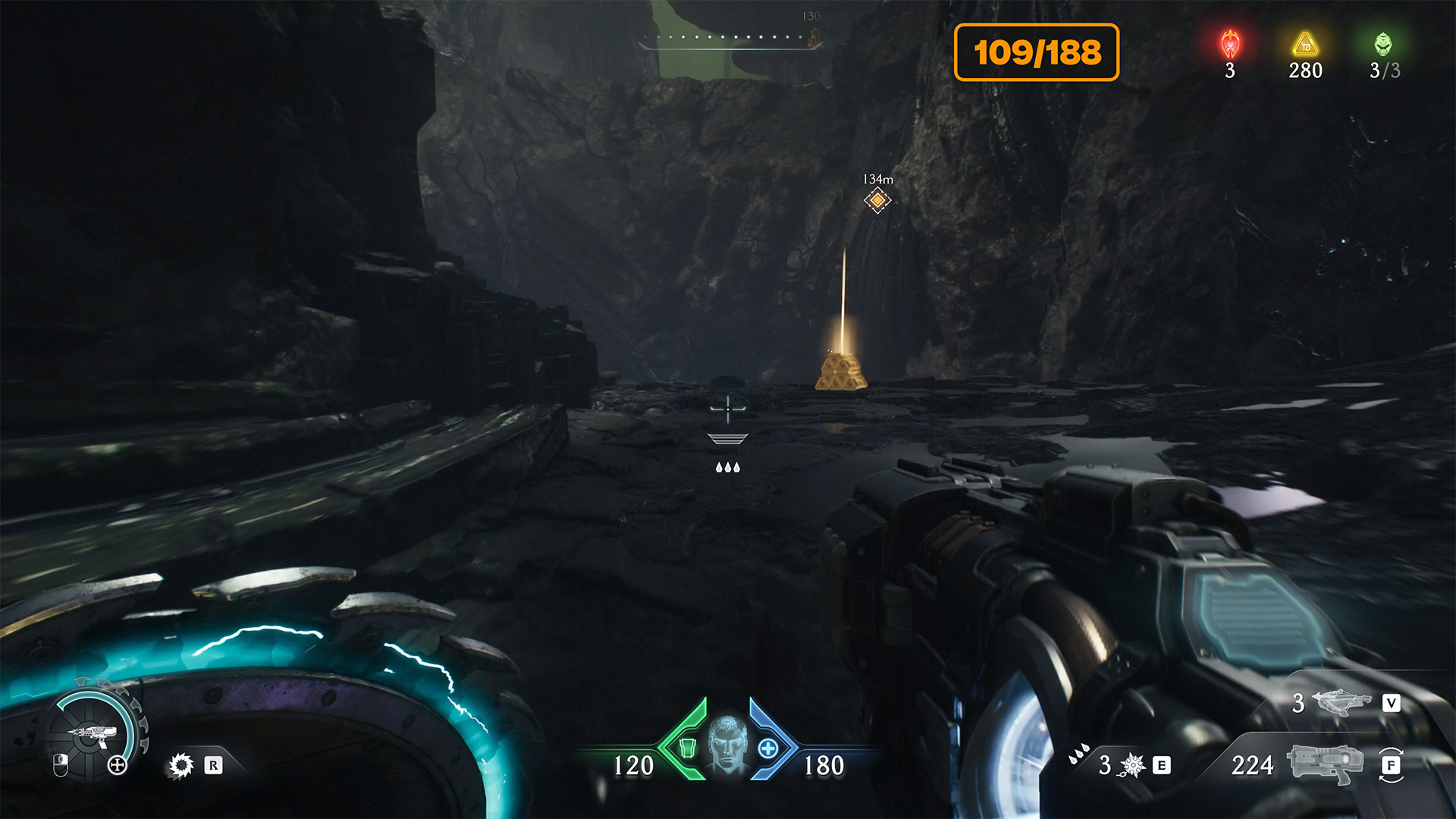Select the spiked flail icon

[x=1132, y=765]
